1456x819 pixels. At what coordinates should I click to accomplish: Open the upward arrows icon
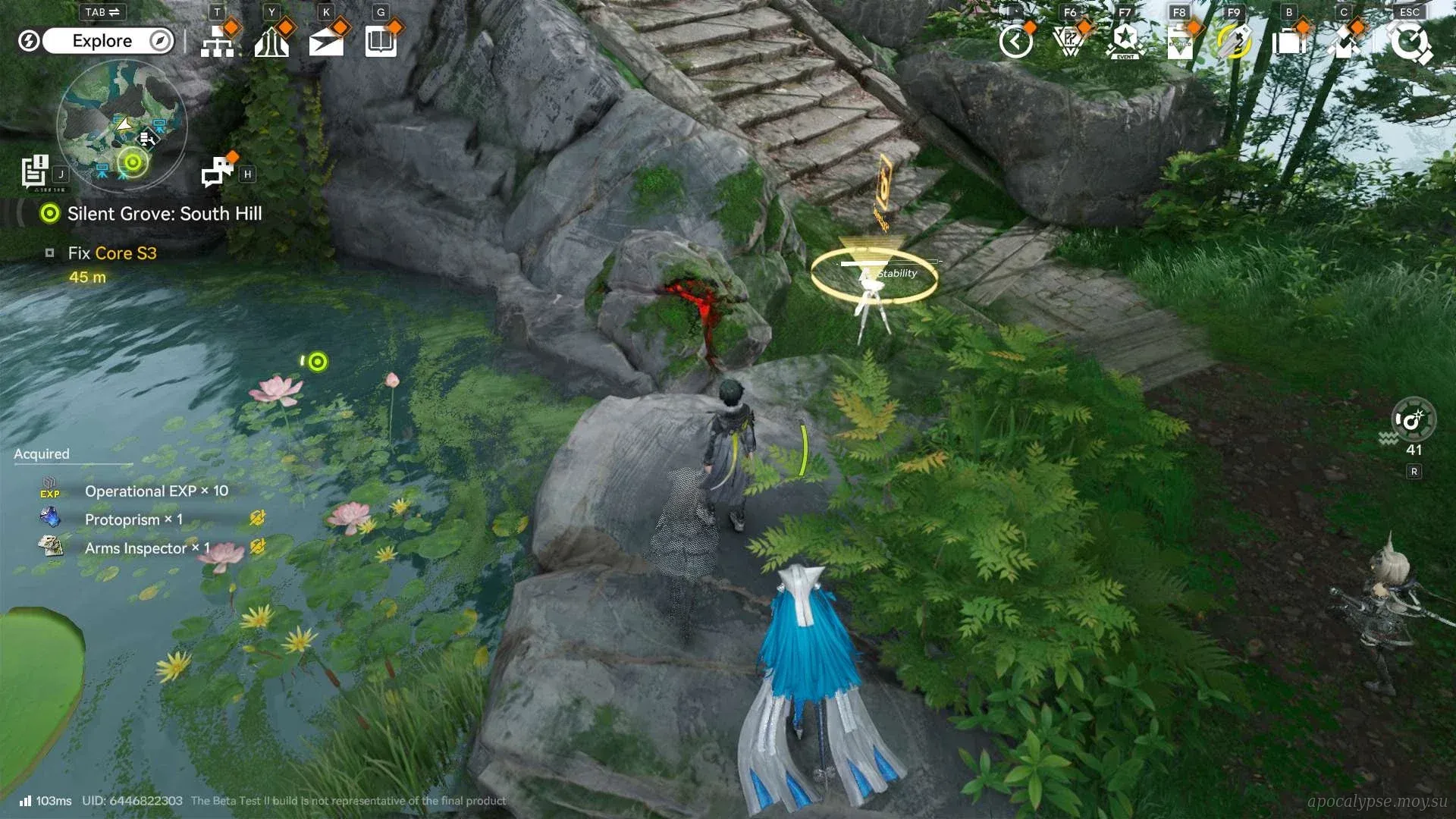tap(271, 42)
